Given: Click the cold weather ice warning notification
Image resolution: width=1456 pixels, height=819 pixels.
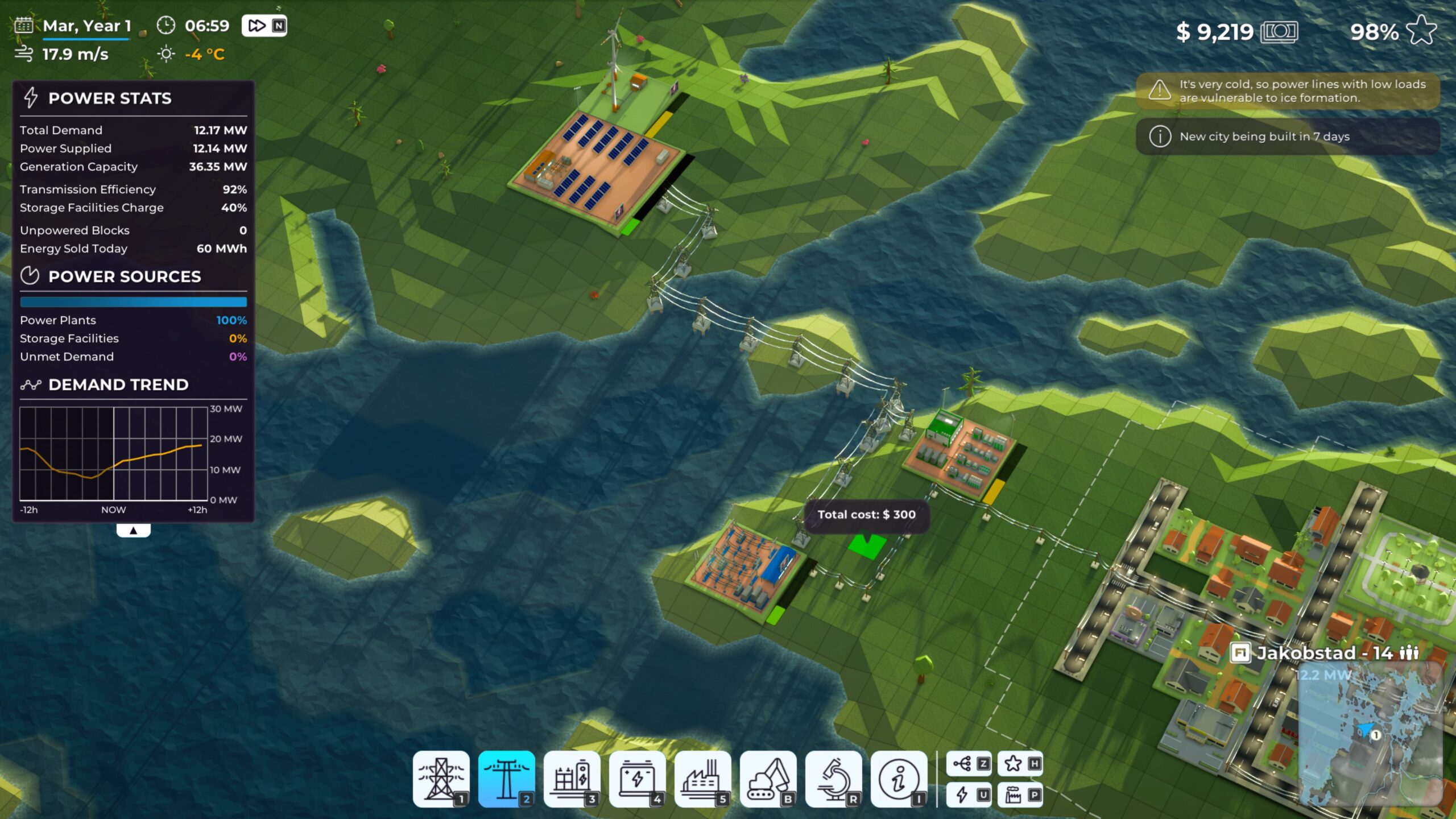Looking at the screenshot, I should [1288, 91].
